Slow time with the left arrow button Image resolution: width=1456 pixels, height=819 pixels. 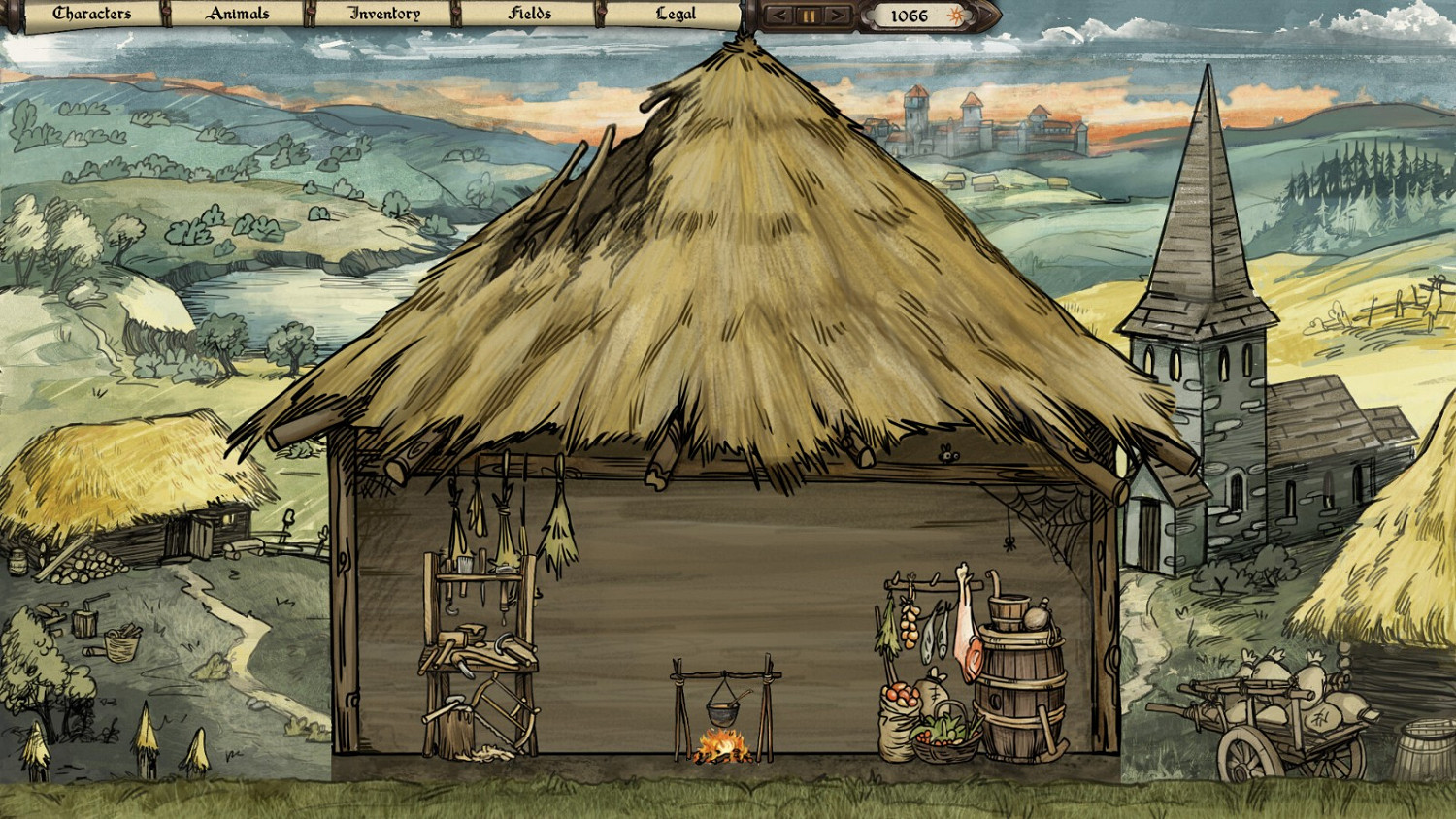[778, 15]
